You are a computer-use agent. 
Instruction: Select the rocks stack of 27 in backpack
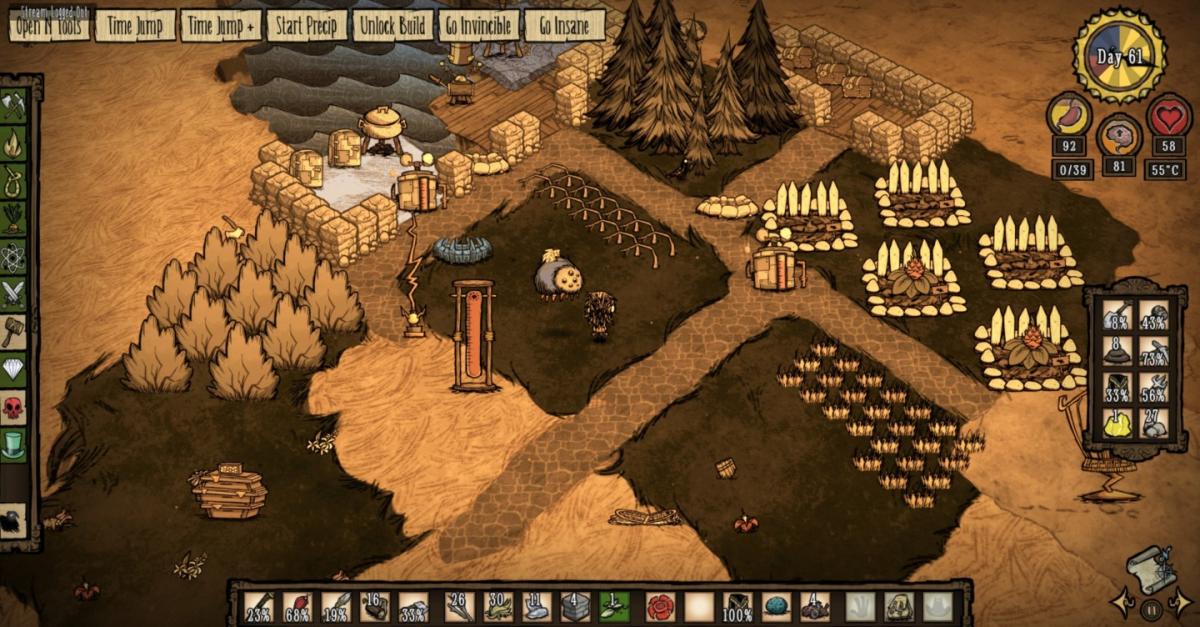click(x=1155, y=424)
